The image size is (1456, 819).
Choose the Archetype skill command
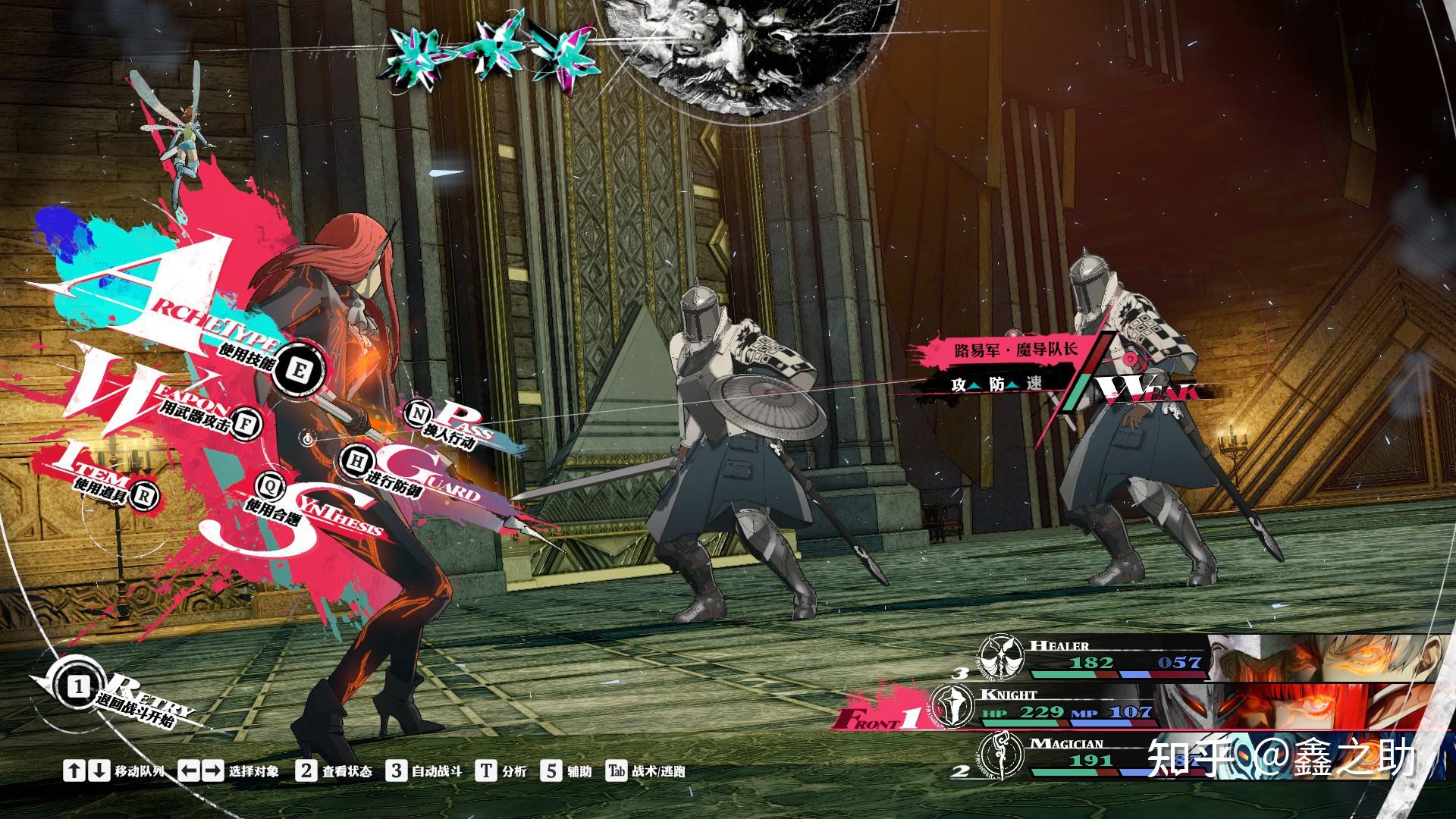(298, 371)
